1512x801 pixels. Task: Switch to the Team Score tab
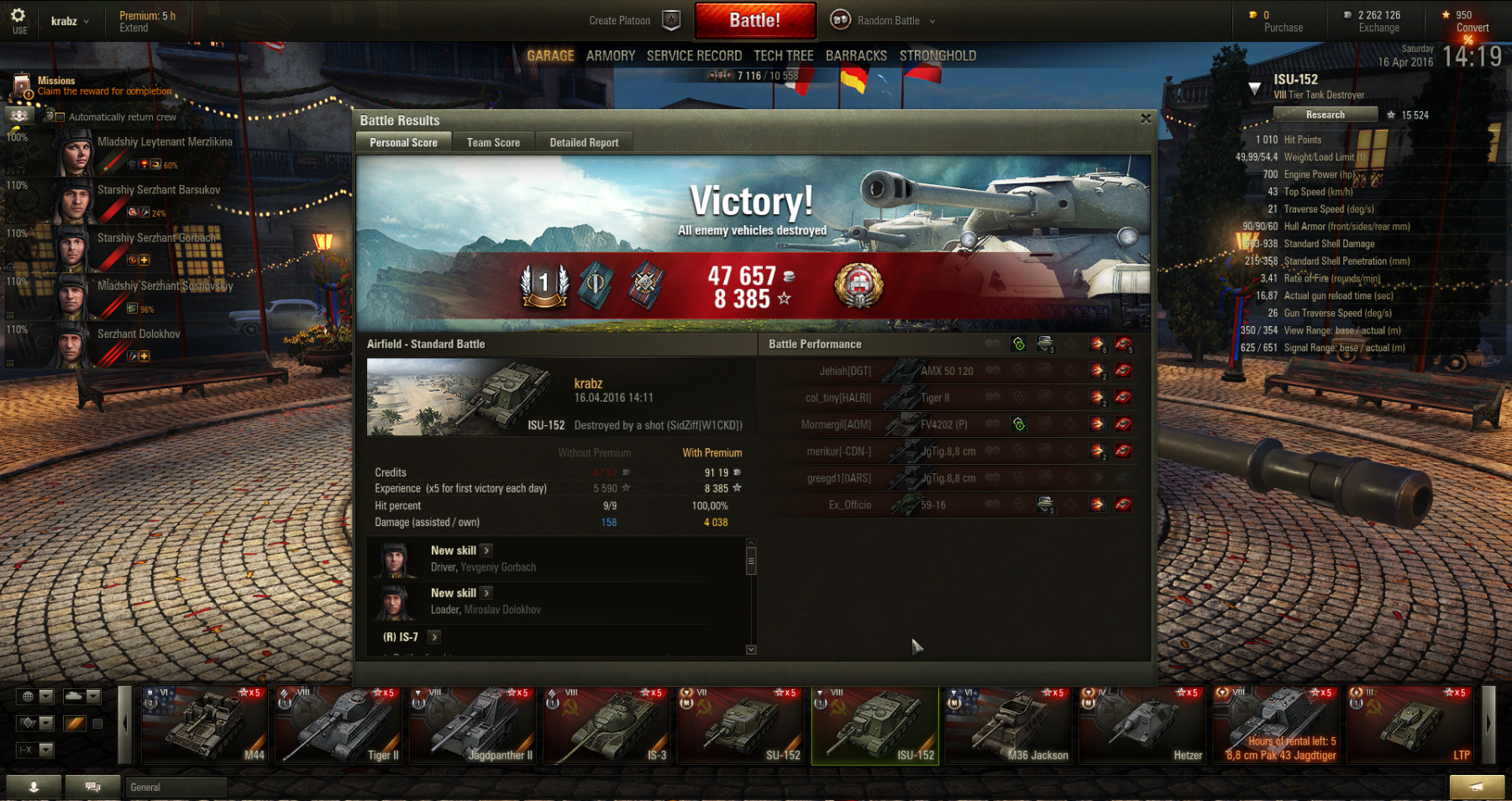click(493, 143)
